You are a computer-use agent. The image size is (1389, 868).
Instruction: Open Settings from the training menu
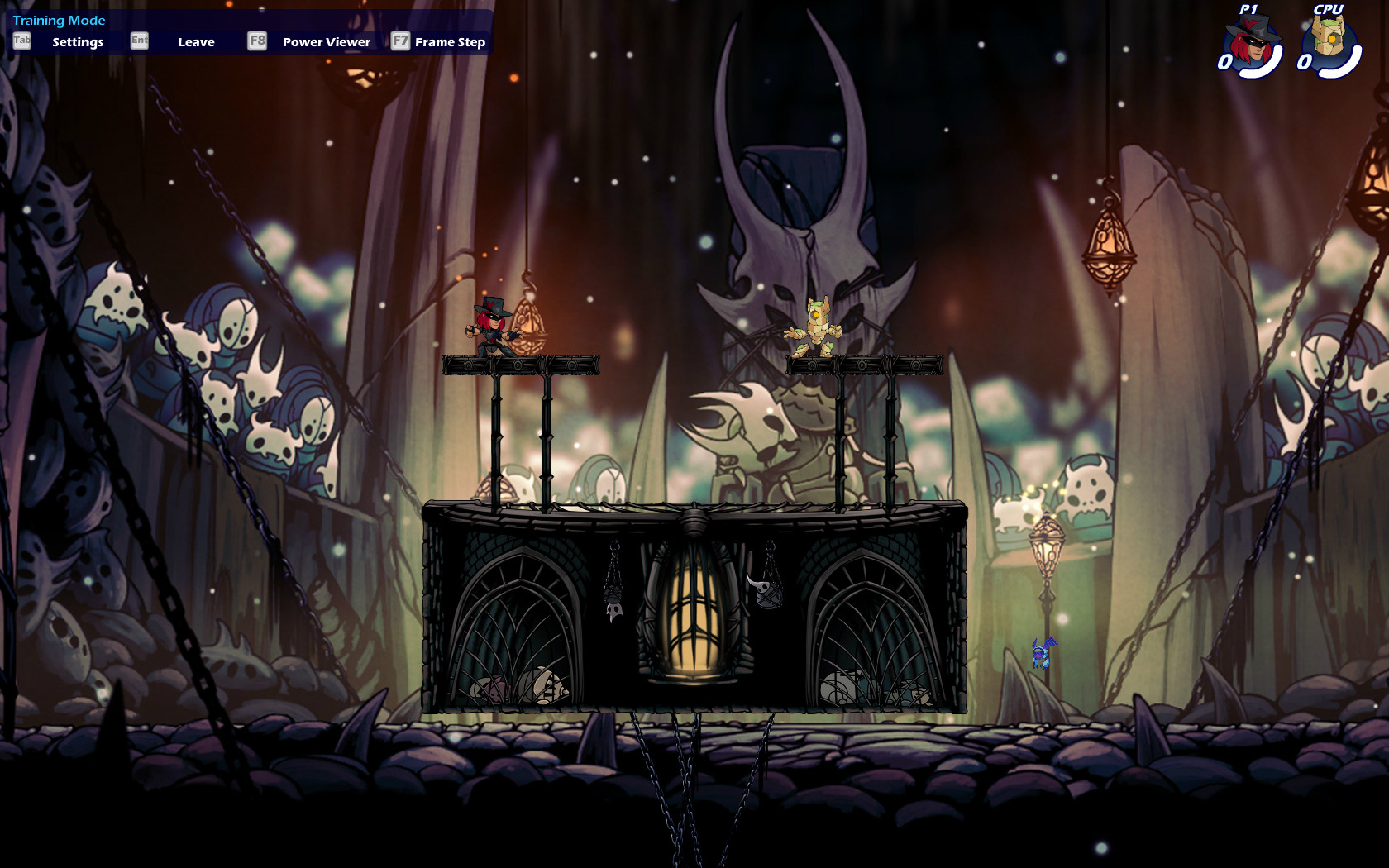click(79, 41)
